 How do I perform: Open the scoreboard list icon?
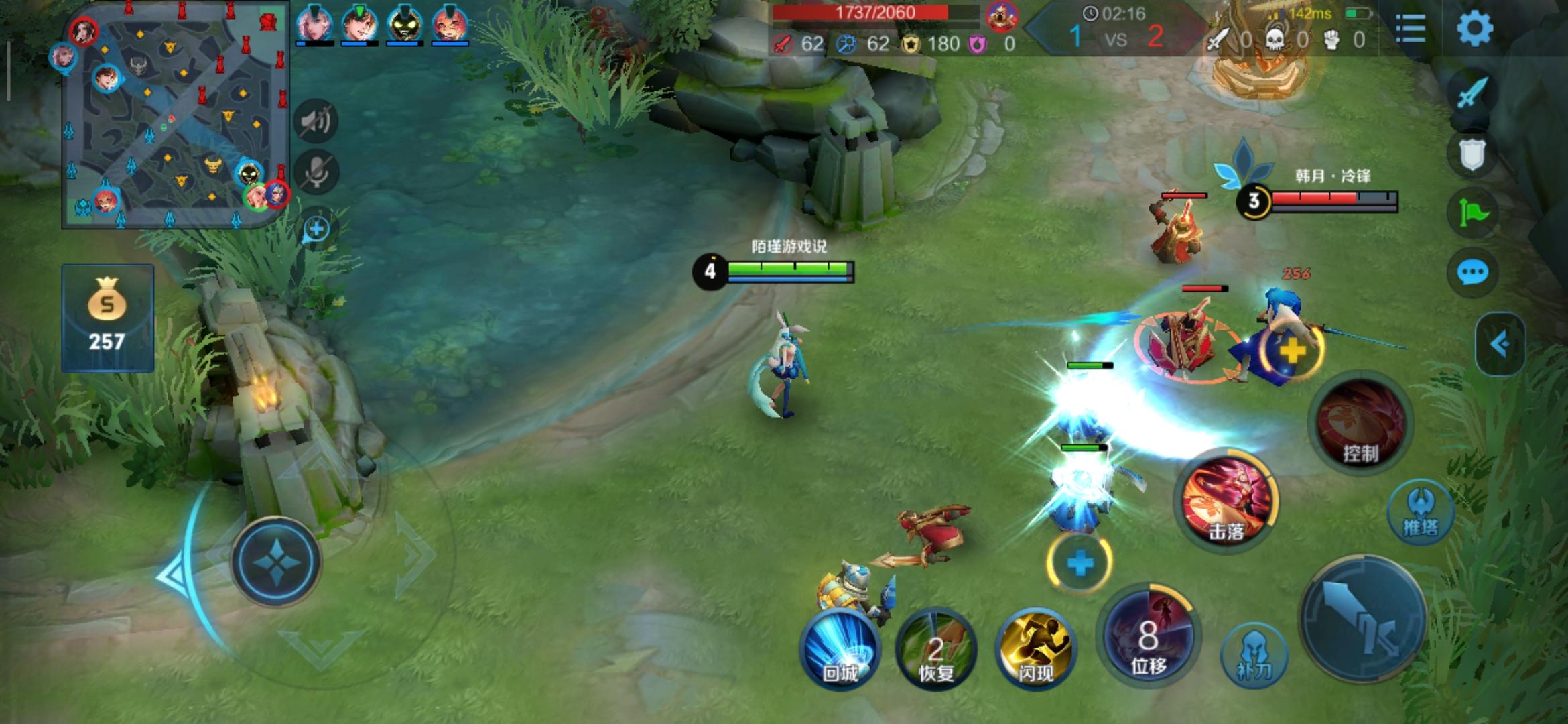1410,28
